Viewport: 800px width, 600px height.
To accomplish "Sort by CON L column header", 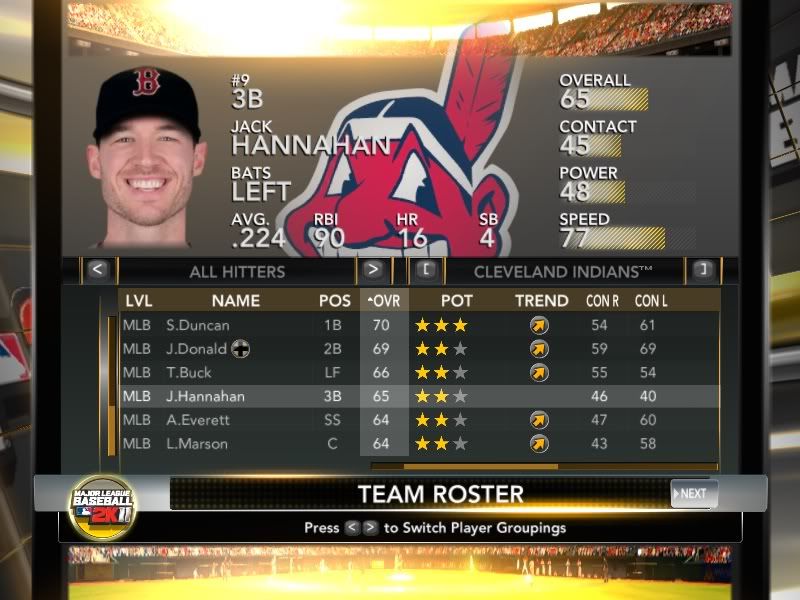I will click(x=651, y=301).
